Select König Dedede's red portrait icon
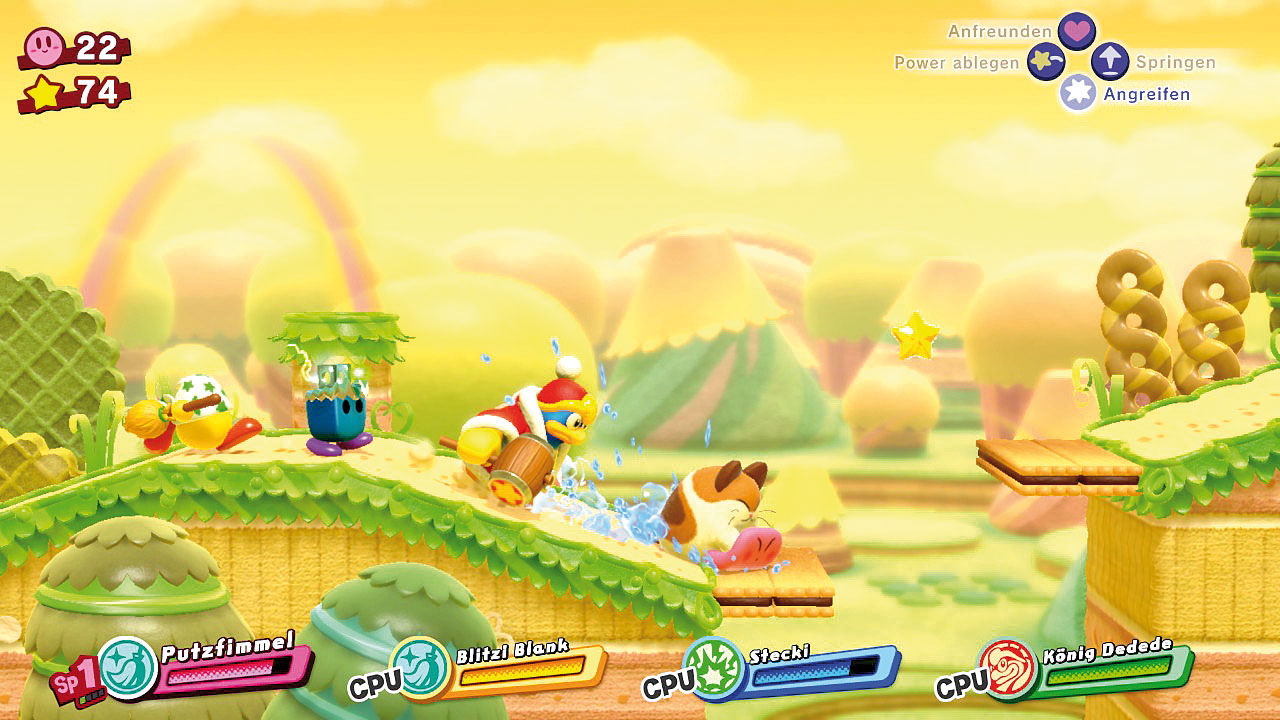 1006,668
